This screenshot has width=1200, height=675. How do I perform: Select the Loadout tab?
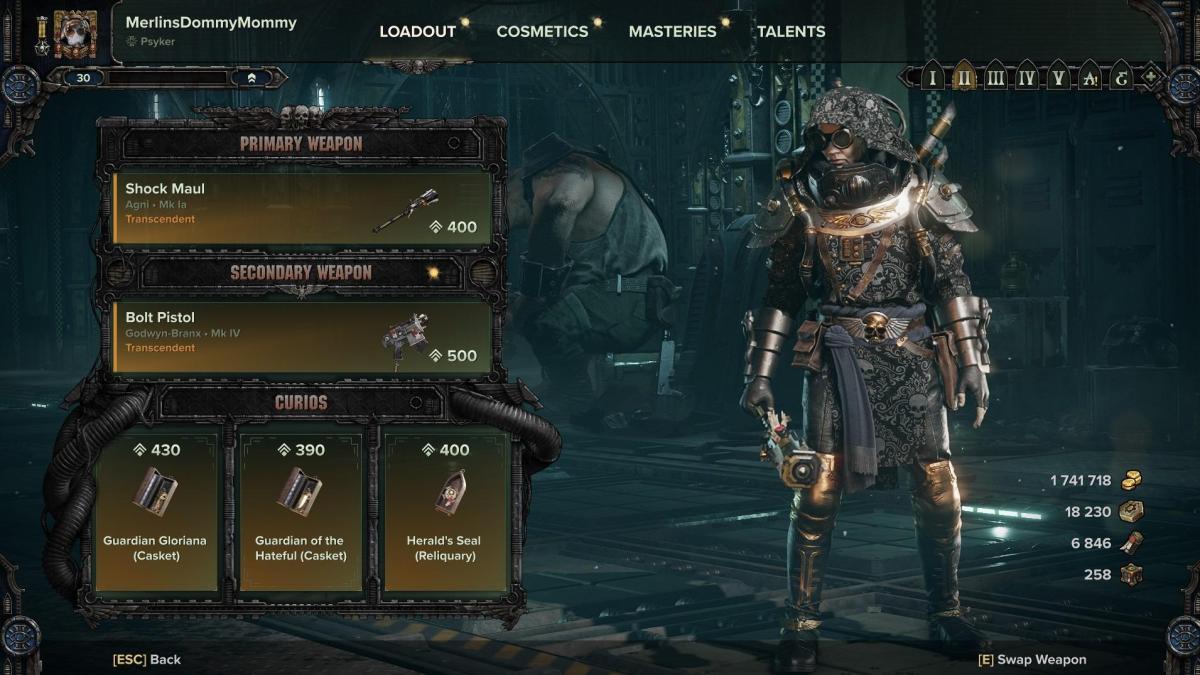[x=417, y=31]
